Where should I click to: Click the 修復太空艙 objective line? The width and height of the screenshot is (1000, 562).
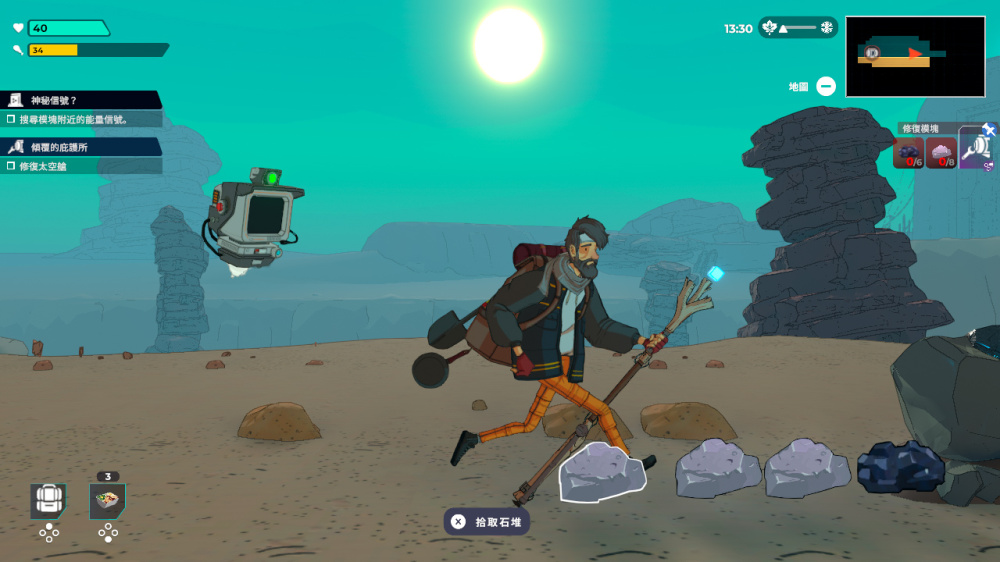coord(80,165)
